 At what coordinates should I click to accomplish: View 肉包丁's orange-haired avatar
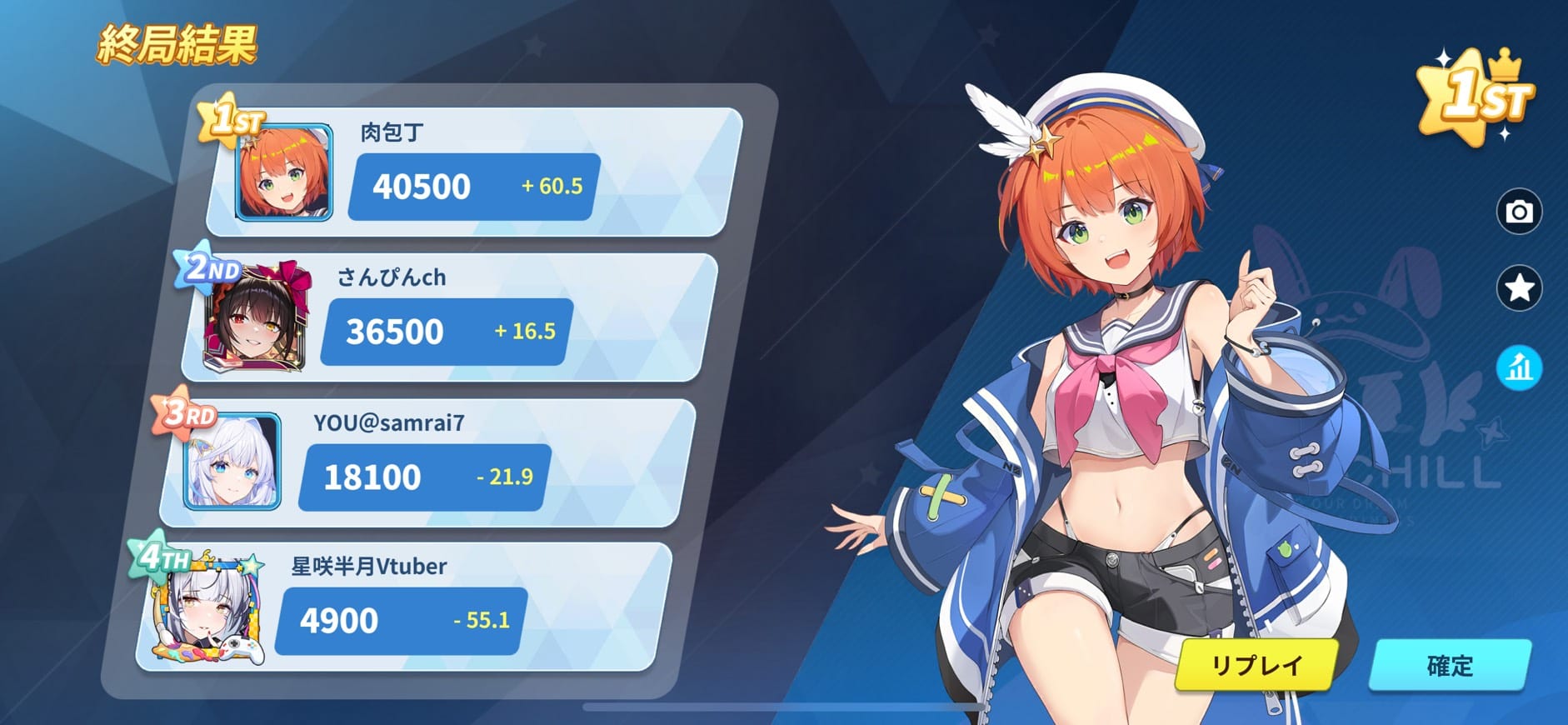click(284, 173)
